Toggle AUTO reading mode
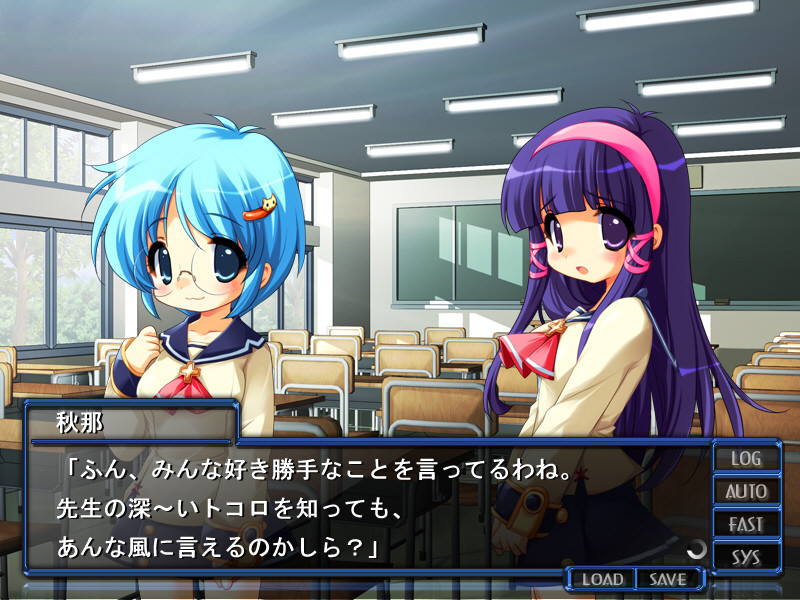 coord(746,492)
